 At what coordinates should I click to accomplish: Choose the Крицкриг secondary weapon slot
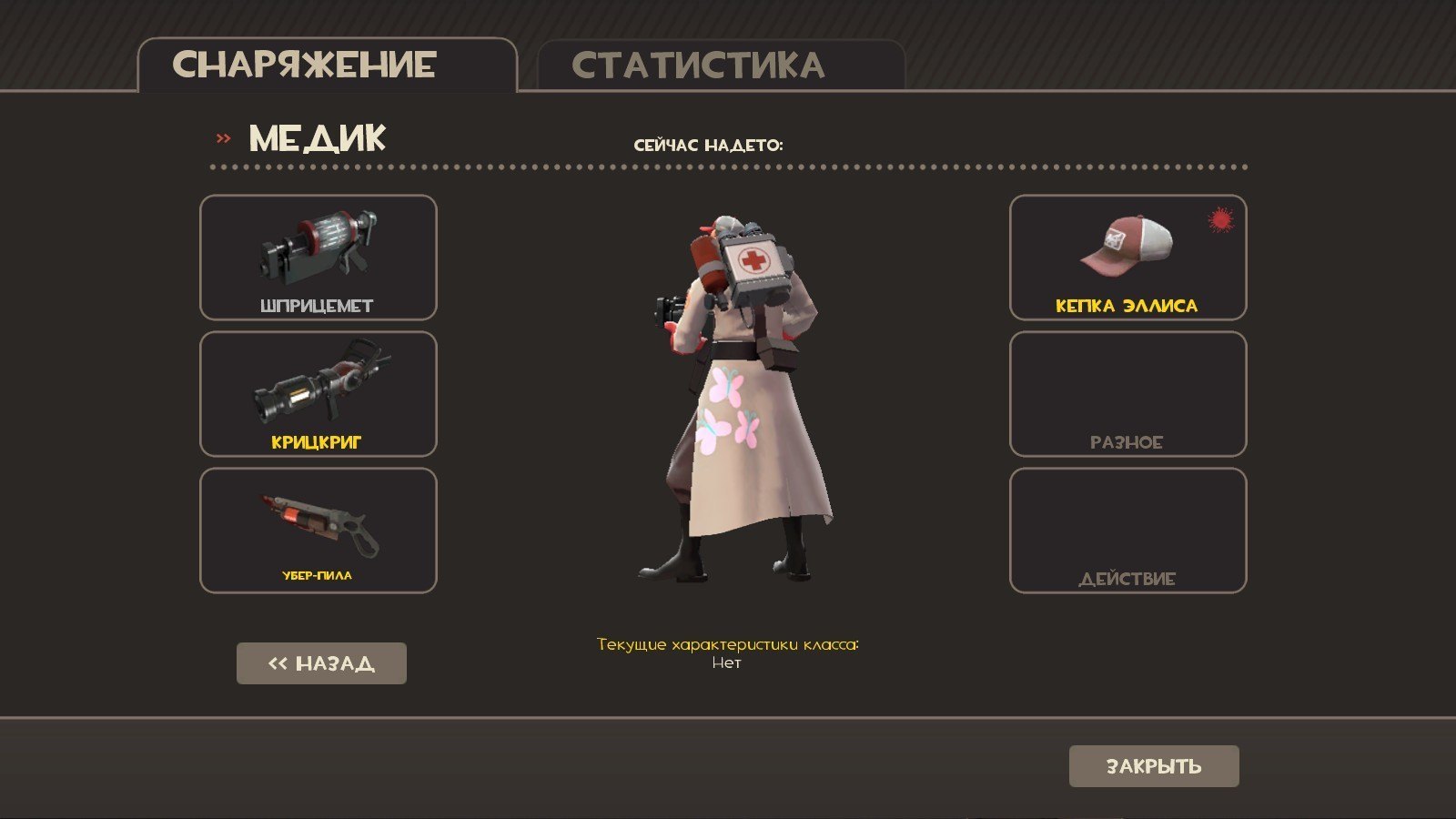[318, 394]
